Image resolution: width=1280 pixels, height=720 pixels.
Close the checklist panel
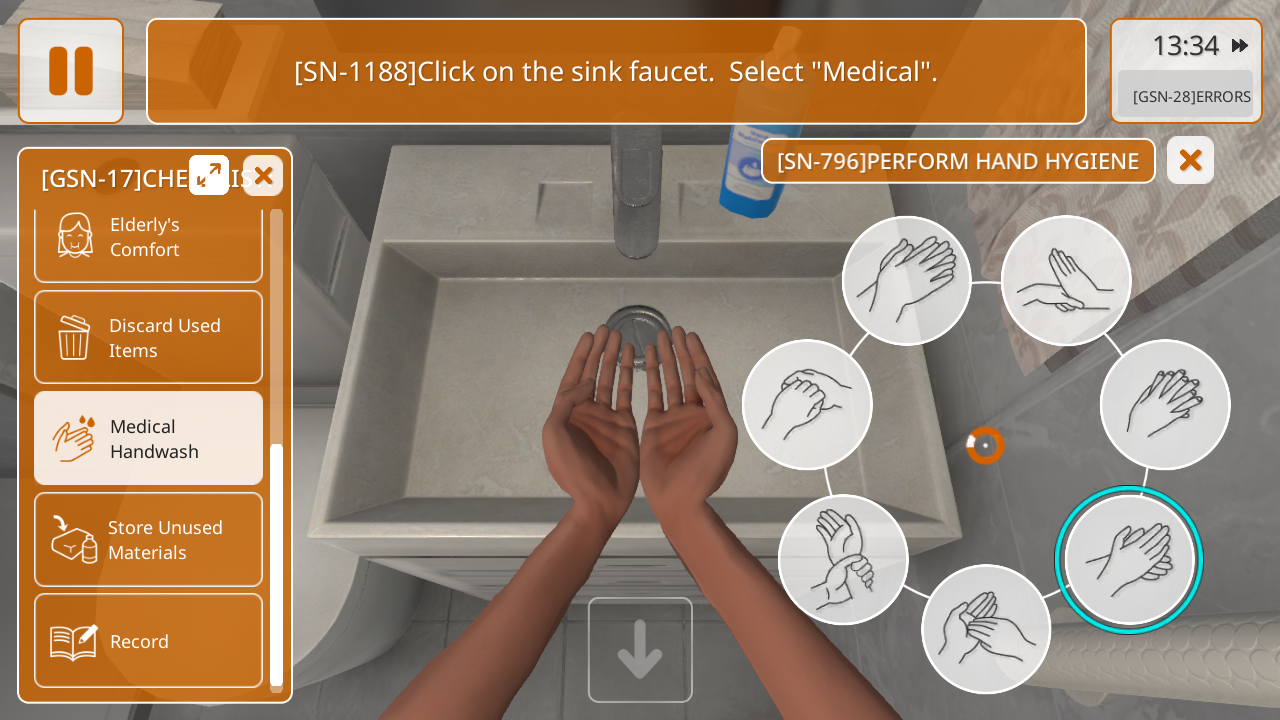[x=263, y=176]
